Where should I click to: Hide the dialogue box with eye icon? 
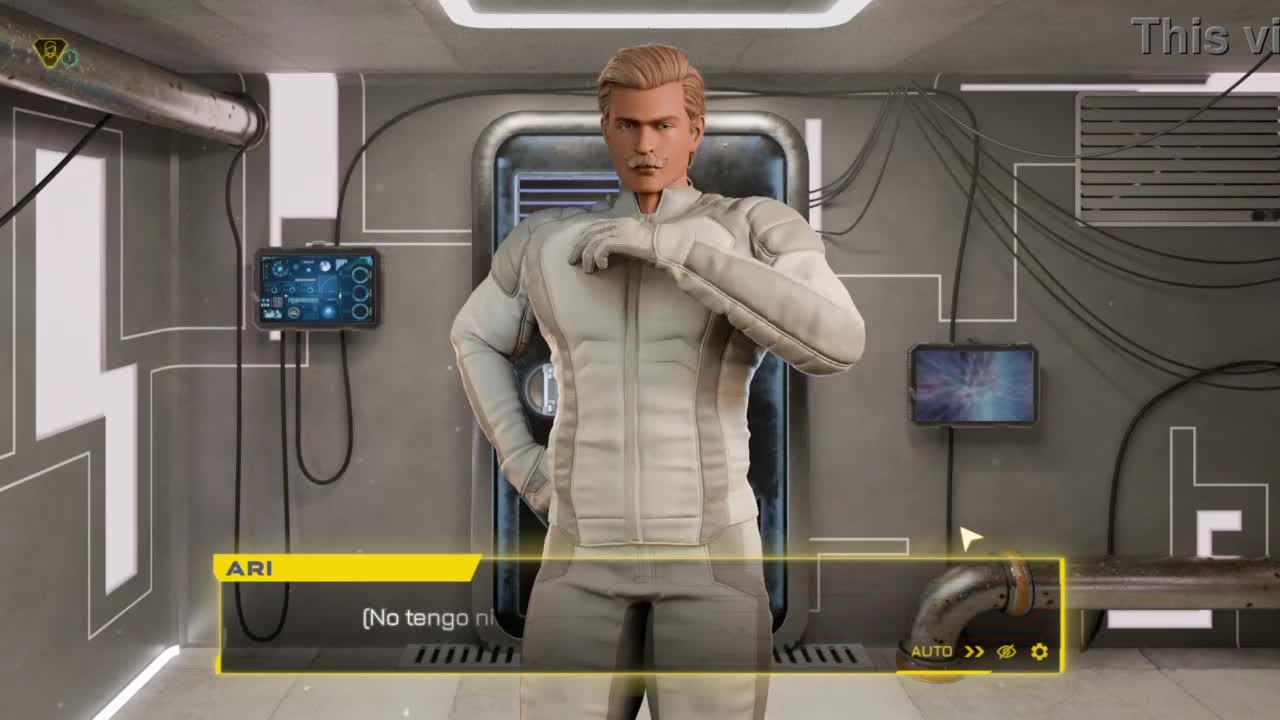click(x=1006, y=652)
